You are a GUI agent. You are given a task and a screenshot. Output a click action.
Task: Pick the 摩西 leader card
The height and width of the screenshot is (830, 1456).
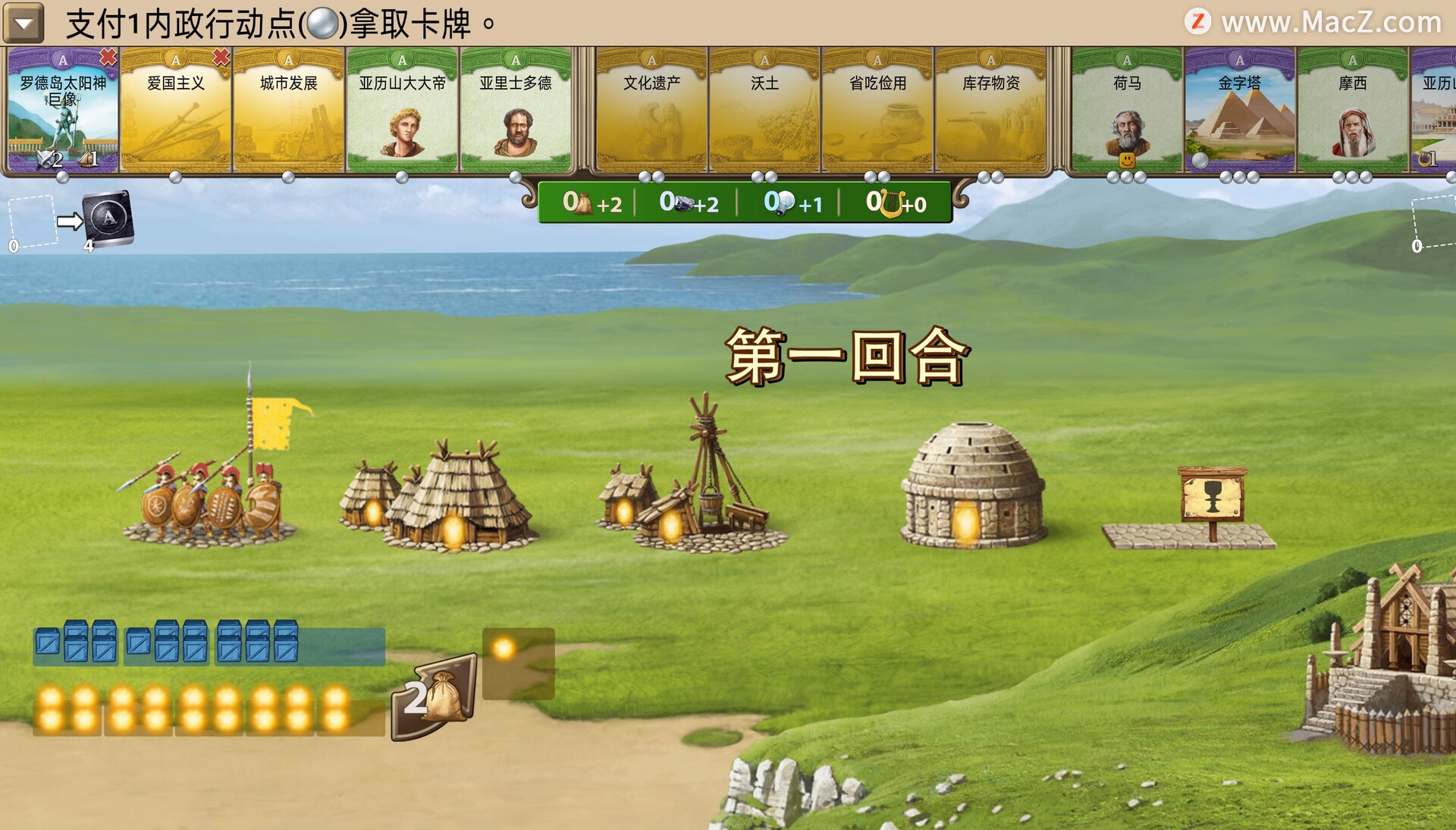[x=1353, y=111]
